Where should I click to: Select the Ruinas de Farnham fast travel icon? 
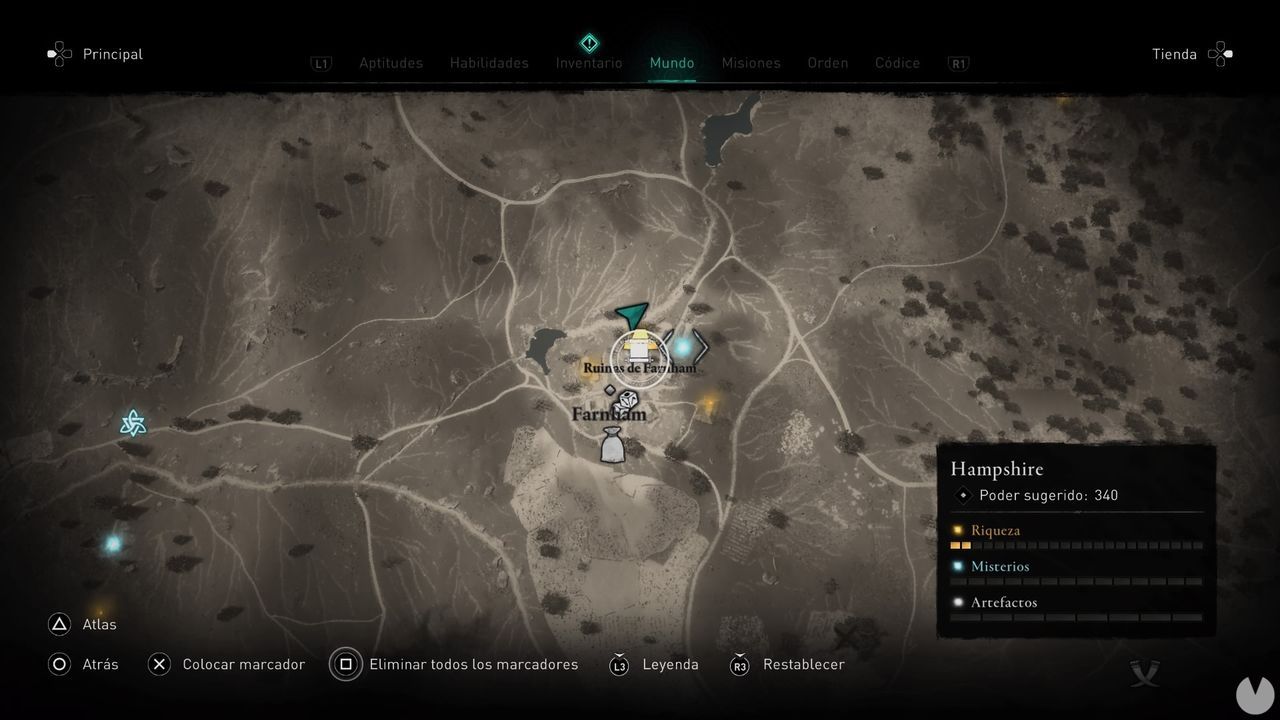[637, 349]
